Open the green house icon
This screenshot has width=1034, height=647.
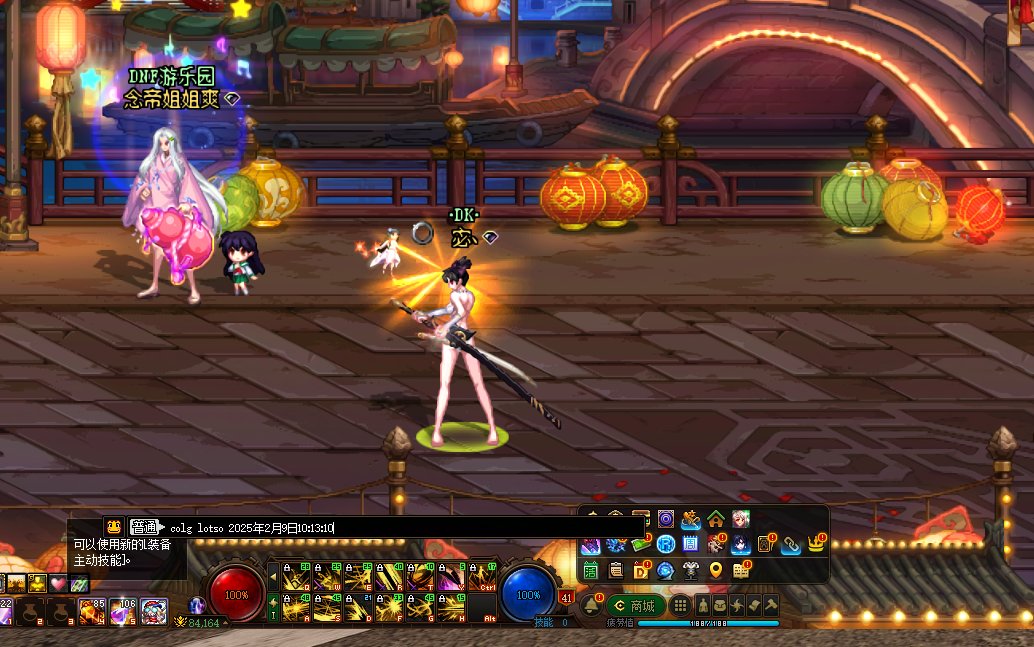716,519
